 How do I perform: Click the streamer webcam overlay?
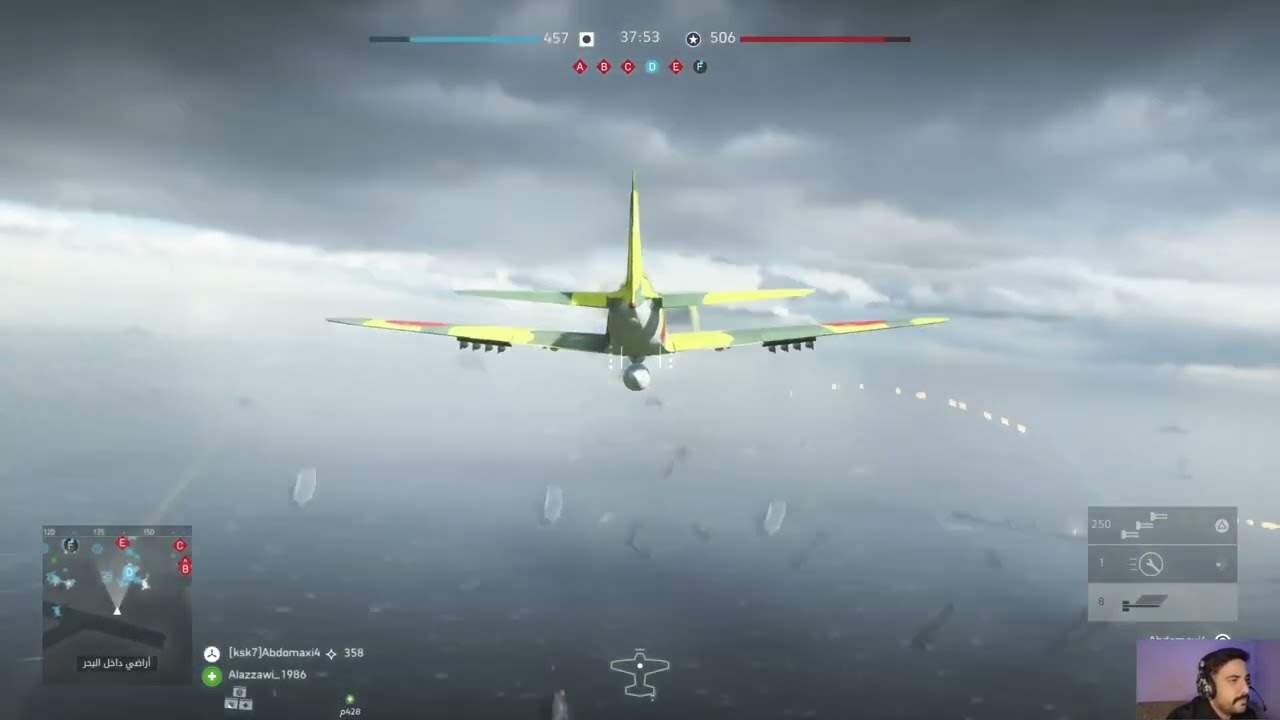pyautogui.click(x=1208, y=680)
